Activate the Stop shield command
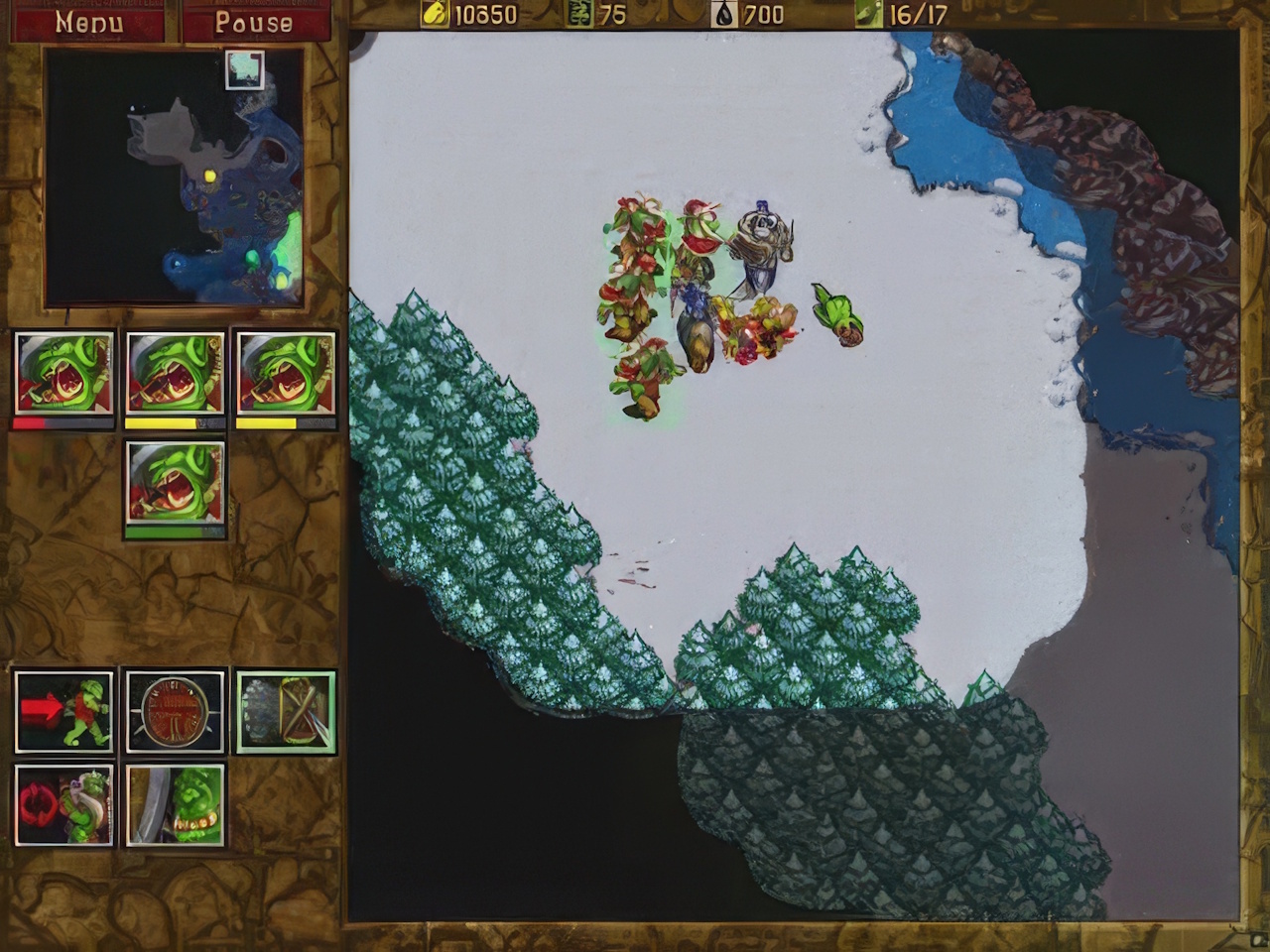1270x952 pixels. [176, 711]
